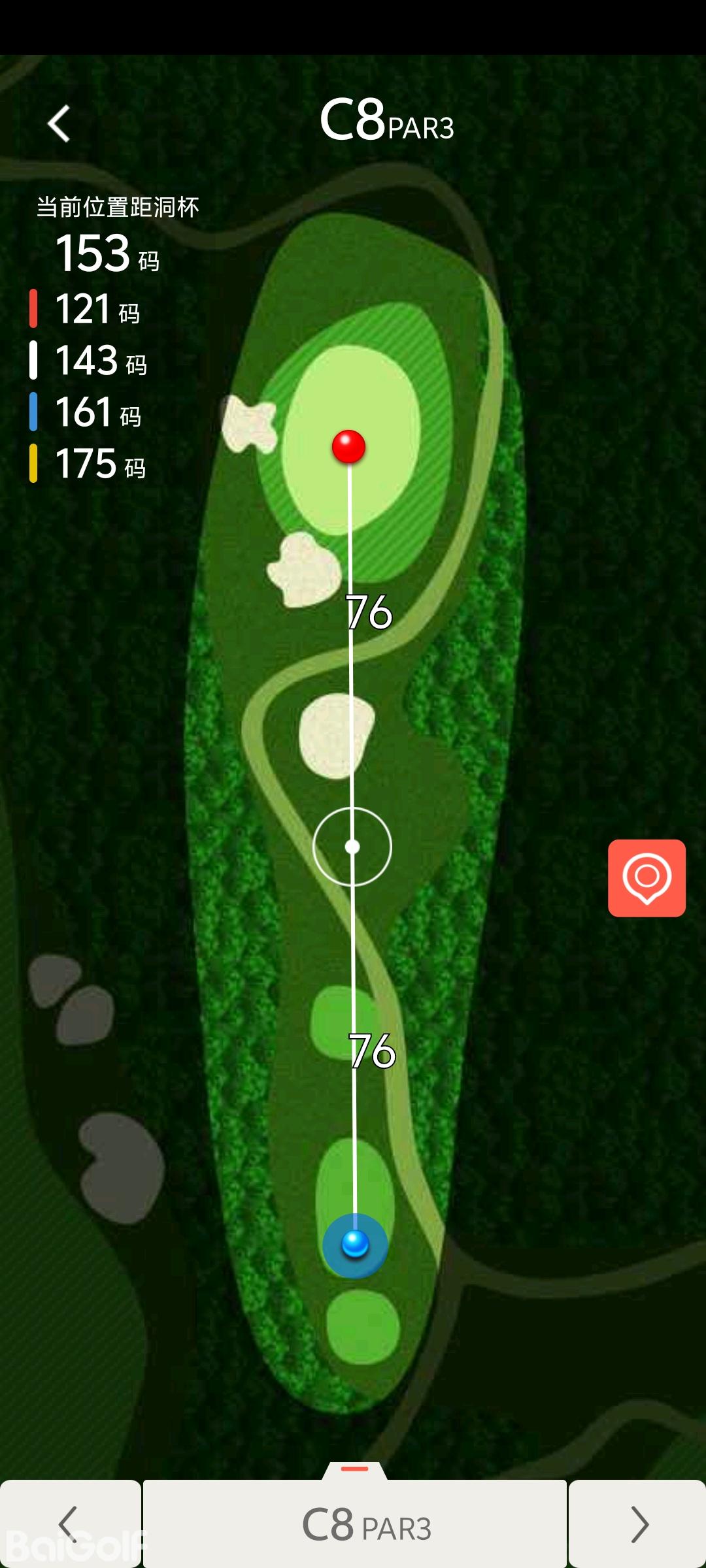Tap the red locate-position button
The image size is (706, 1568).
647,877
